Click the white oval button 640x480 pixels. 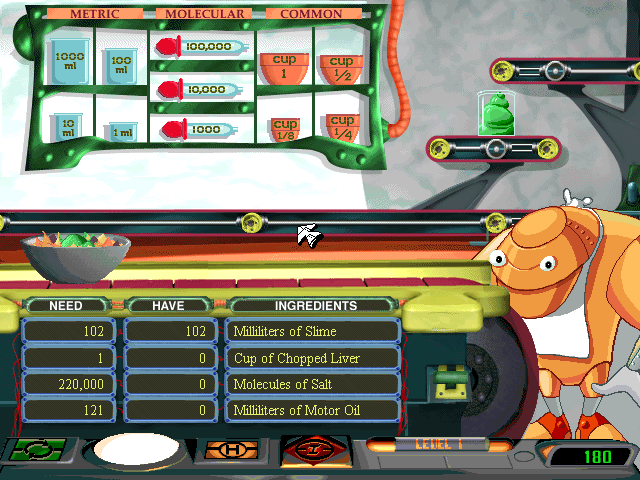point(136,452)
